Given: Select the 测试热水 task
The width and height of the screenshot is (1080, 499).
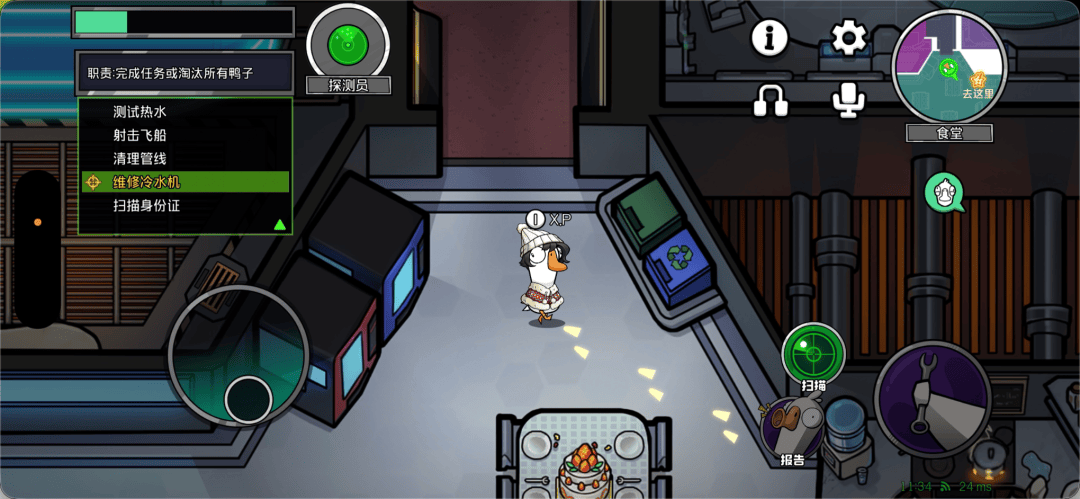Looking at the screenshot, I should coord(139,112).
